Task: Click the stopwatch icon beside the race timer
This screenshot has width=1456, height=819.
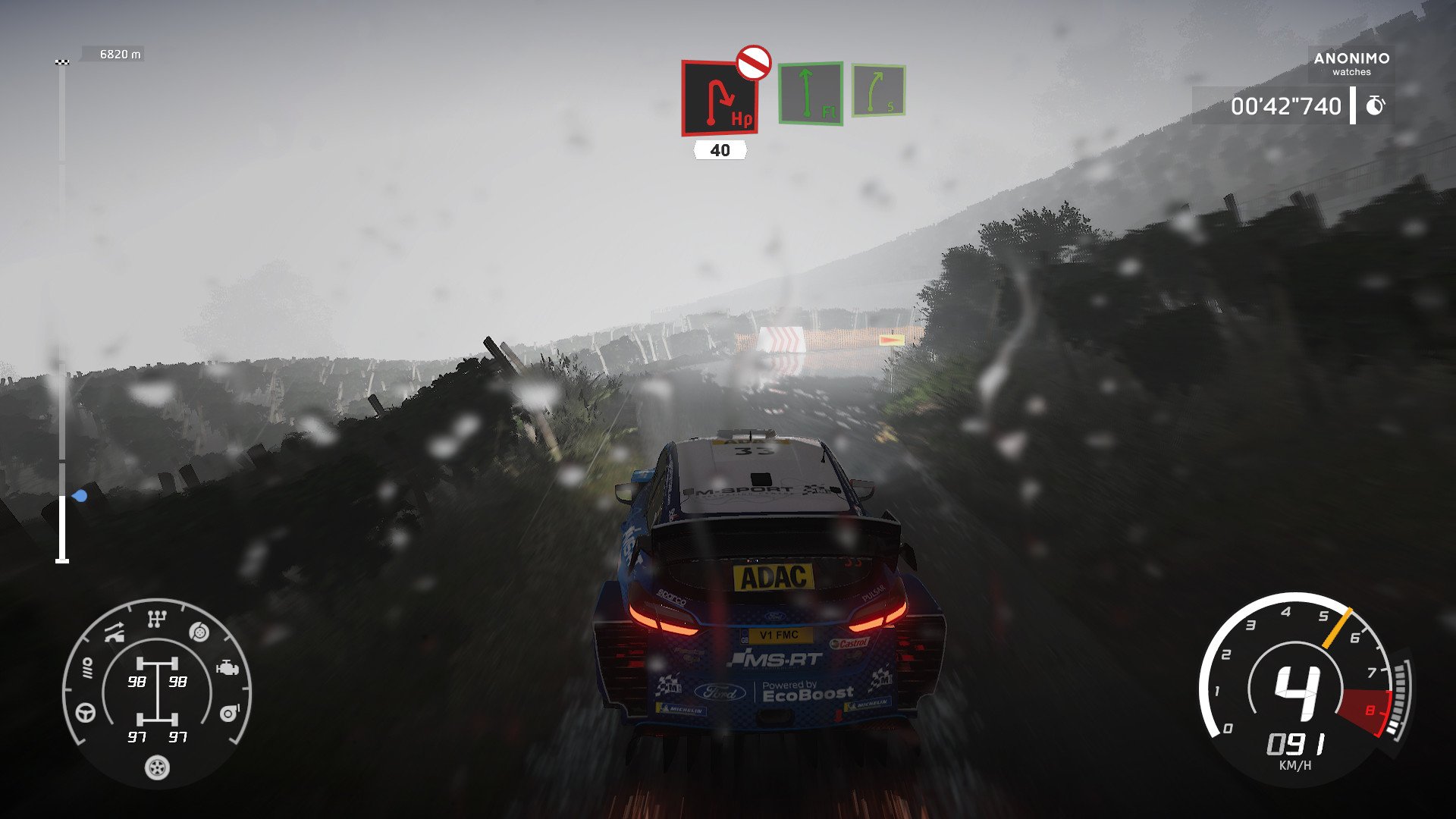Action: [1376, 105]
